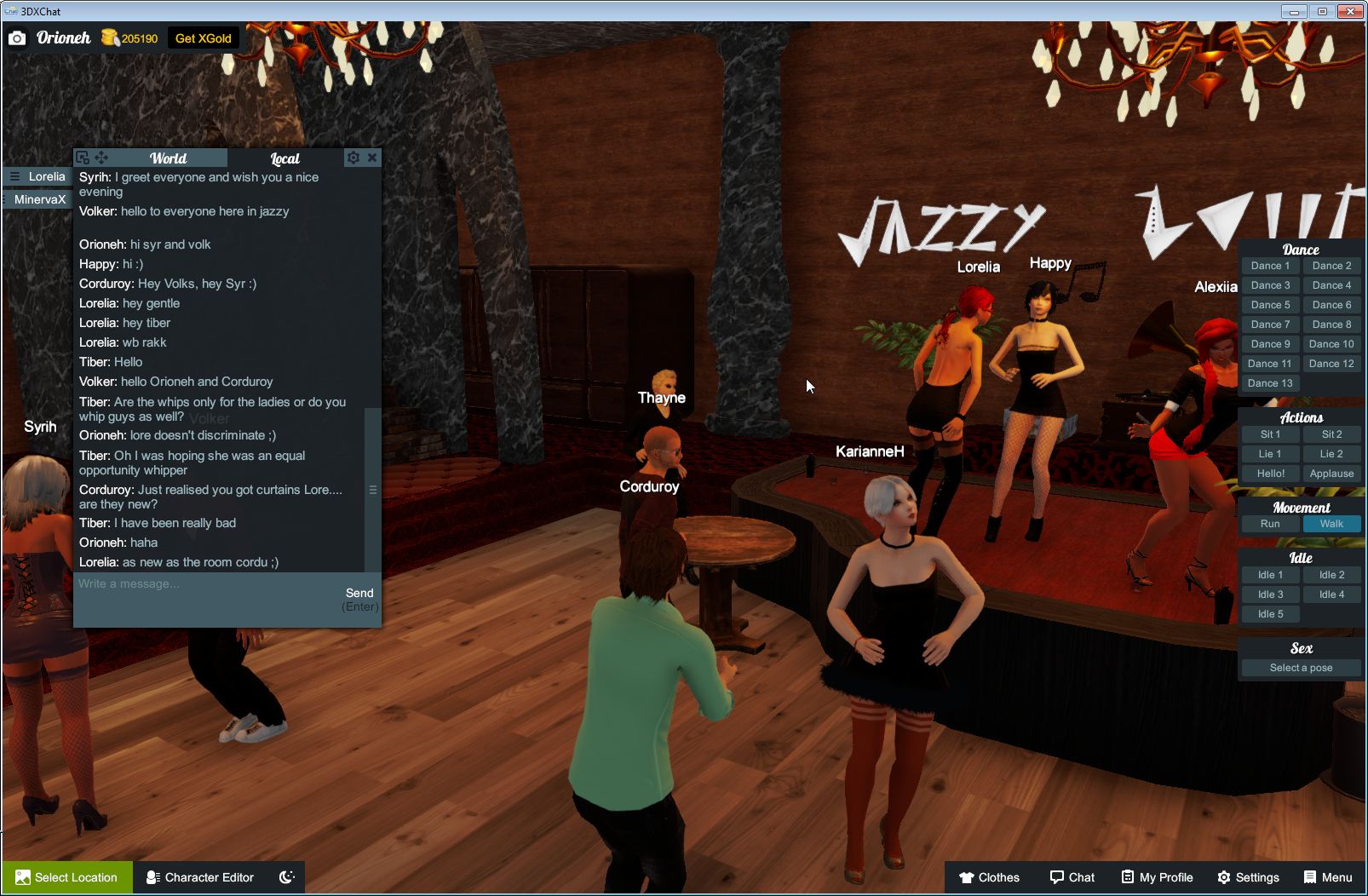This screenshot has height=896, width=1368.
Task: Expand the MinervaX chat entry
Action: (x=37, y=198)
